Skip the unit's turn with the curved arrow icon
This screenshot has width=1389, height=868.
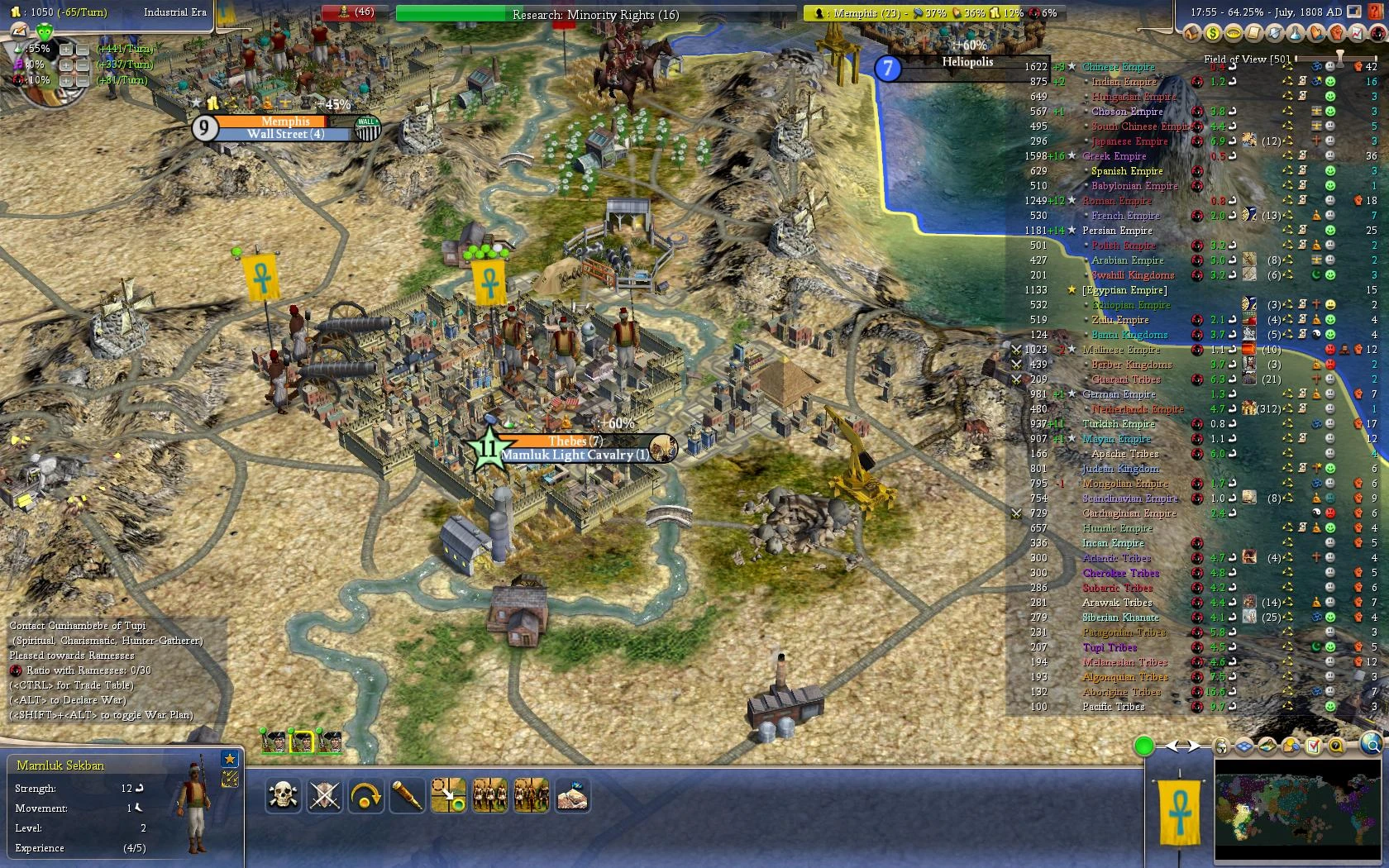(366, 794)
